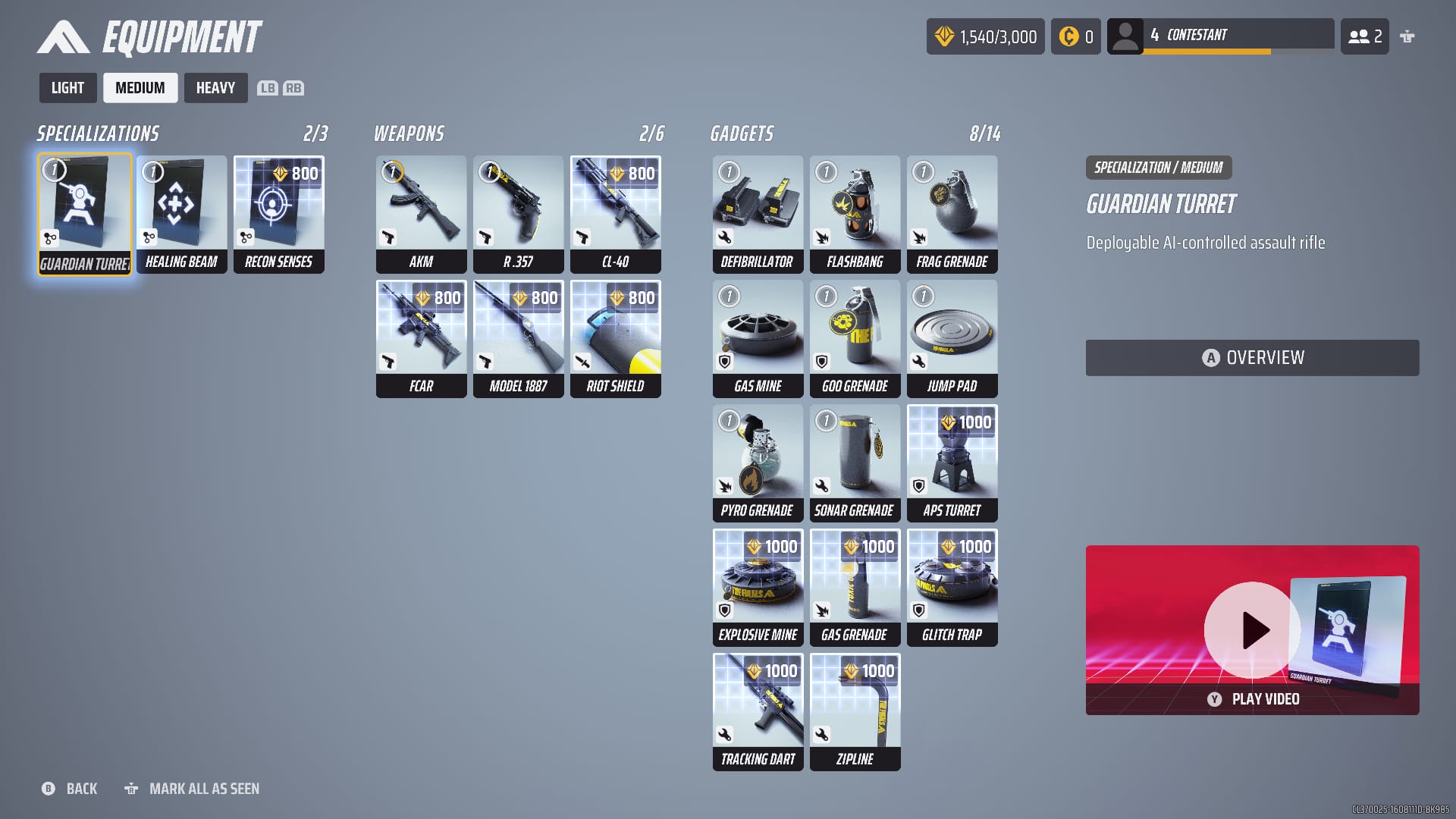The height and width of the screenshot is (819, 1456).
Task: Click the VRs currency diamond icon
Action: coord(943,36)
